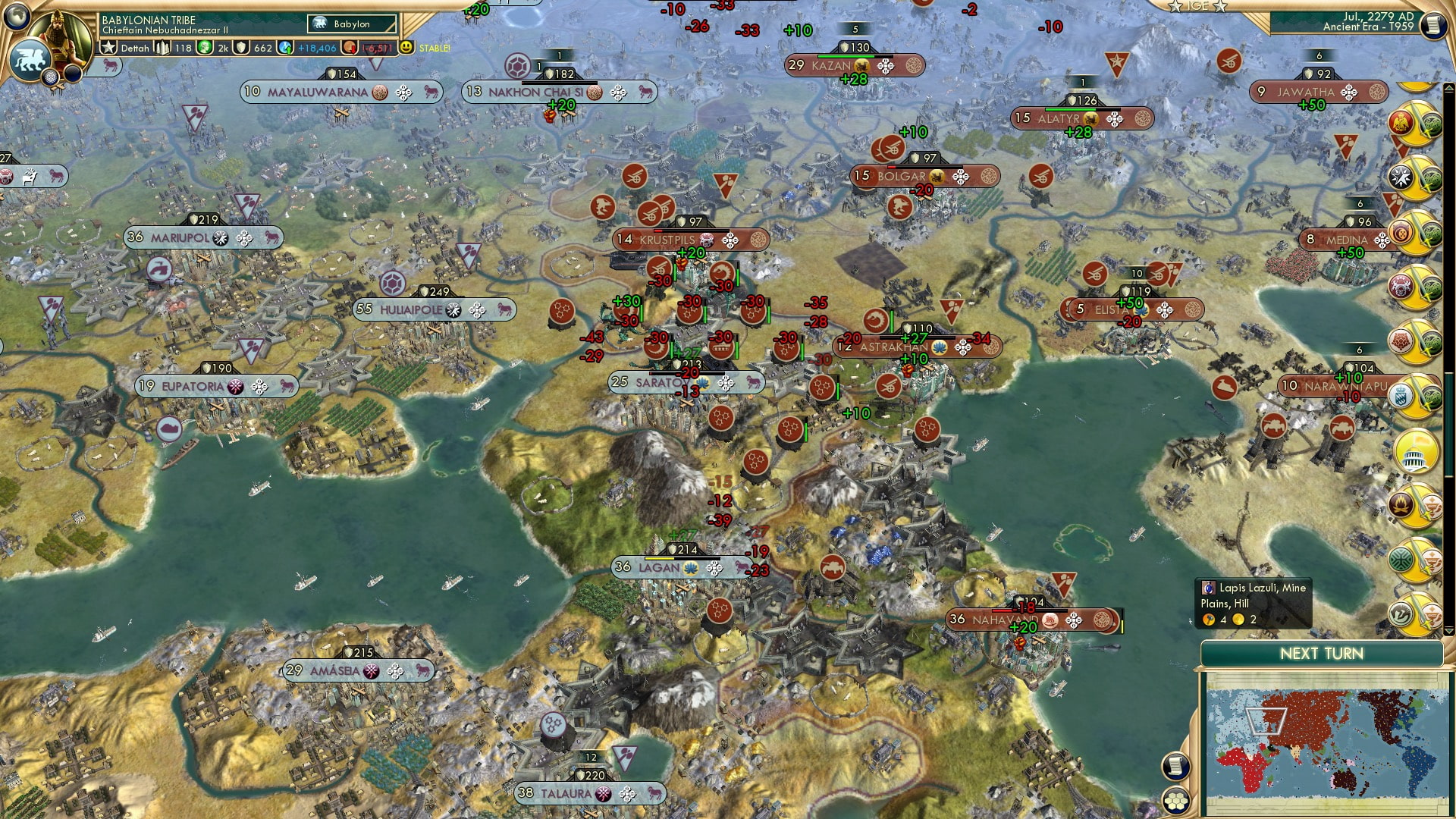Click the population star icon beside Dettah
Viewport: 1456px width, 819px height.
pyautogui.click(x=108, y=48)
